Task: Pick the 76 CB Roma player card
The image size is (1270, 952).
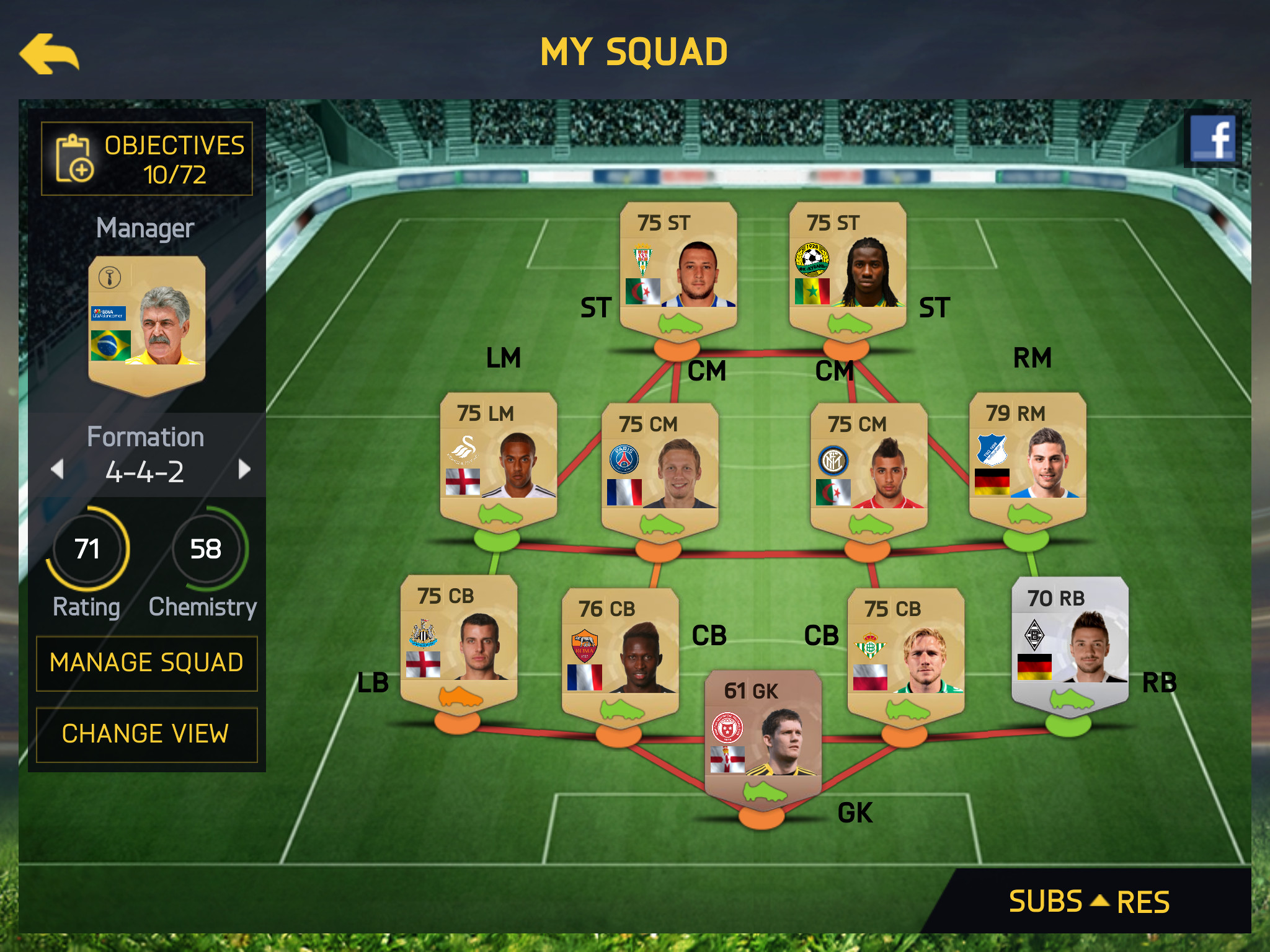Action: 620,655
